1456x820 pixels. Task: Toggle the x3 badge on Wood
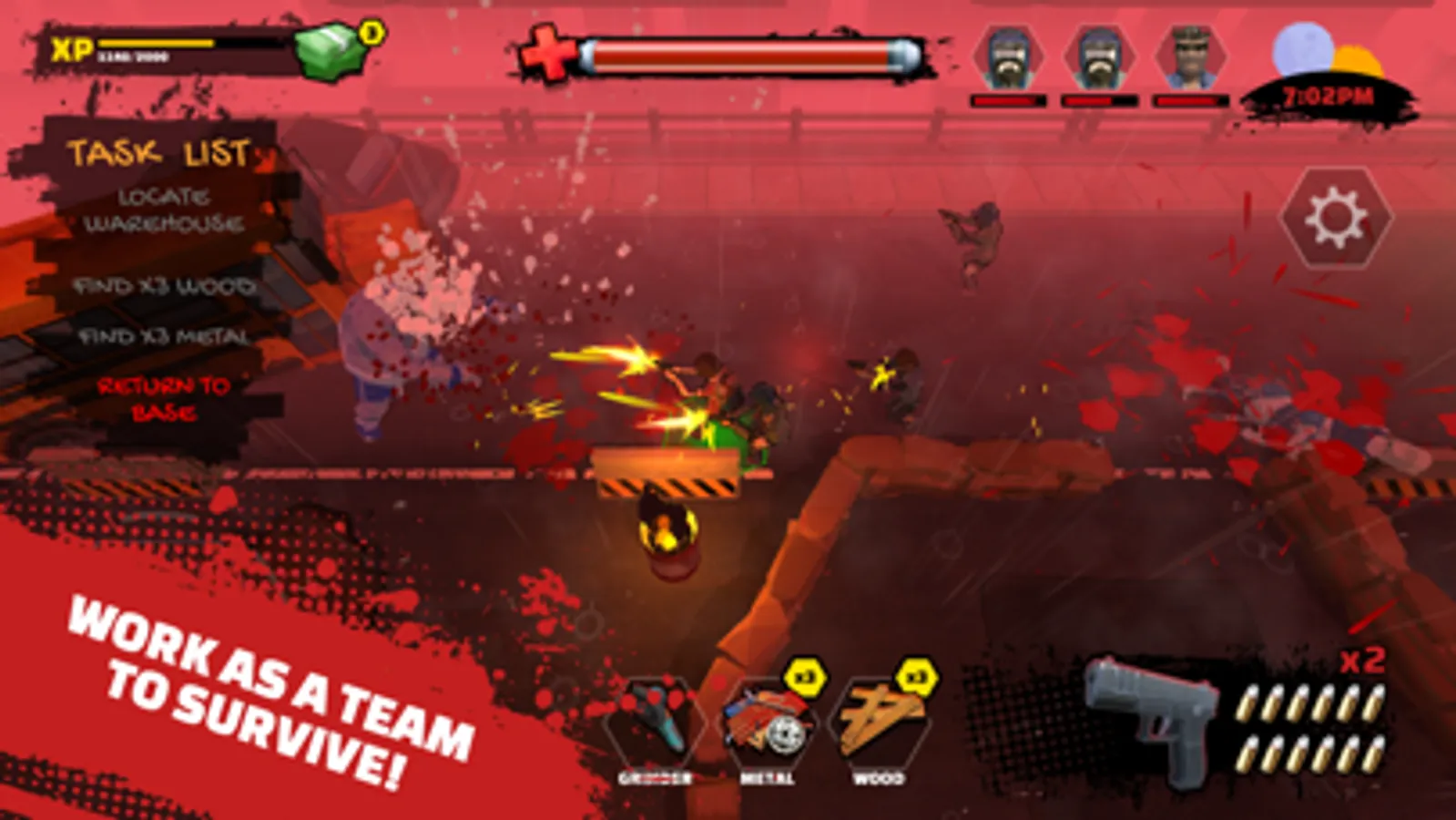915,672
